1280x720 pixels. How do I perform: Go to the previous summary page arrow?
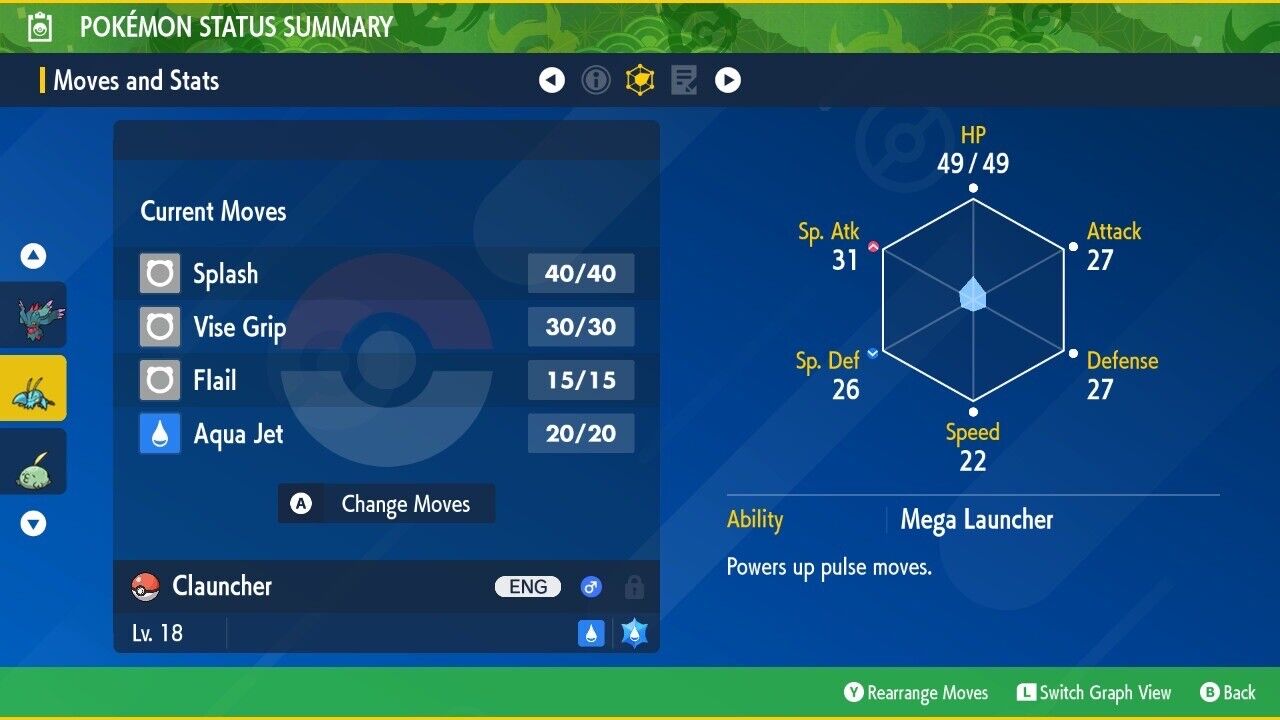tap(552, 80)
